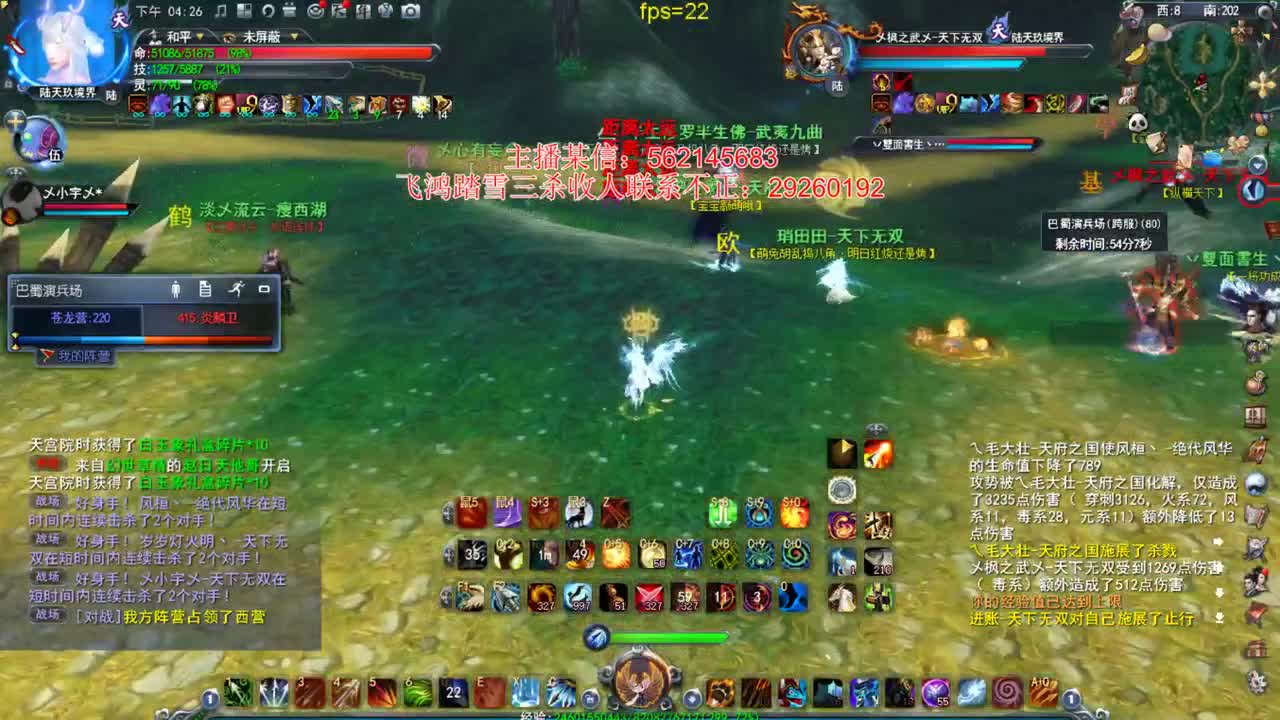Image resolution: width=1280 pixels, height=720 pixels.
Task: Click the running-figure exit icon in battlefield window
Action: point(237,289)
